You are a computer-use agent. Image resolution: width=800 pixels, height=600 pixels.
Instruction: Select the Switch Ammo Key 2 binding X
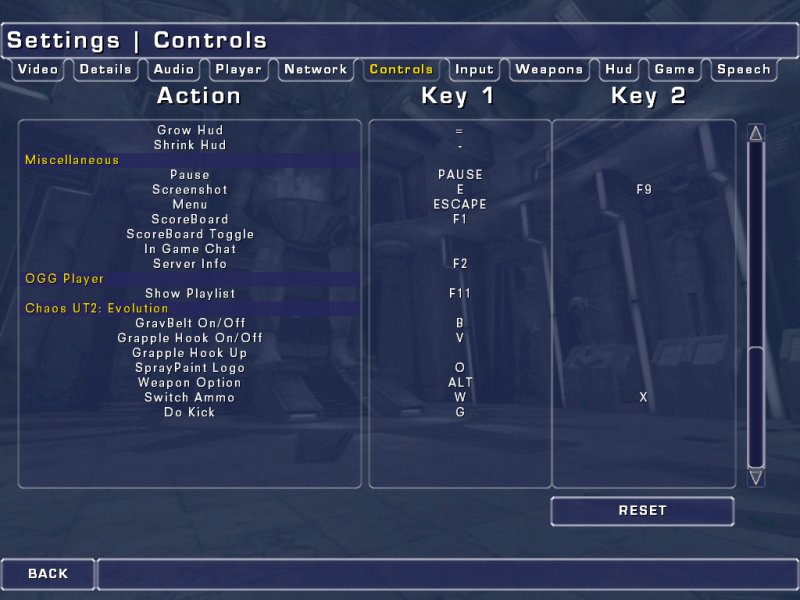tap(644, 398)
